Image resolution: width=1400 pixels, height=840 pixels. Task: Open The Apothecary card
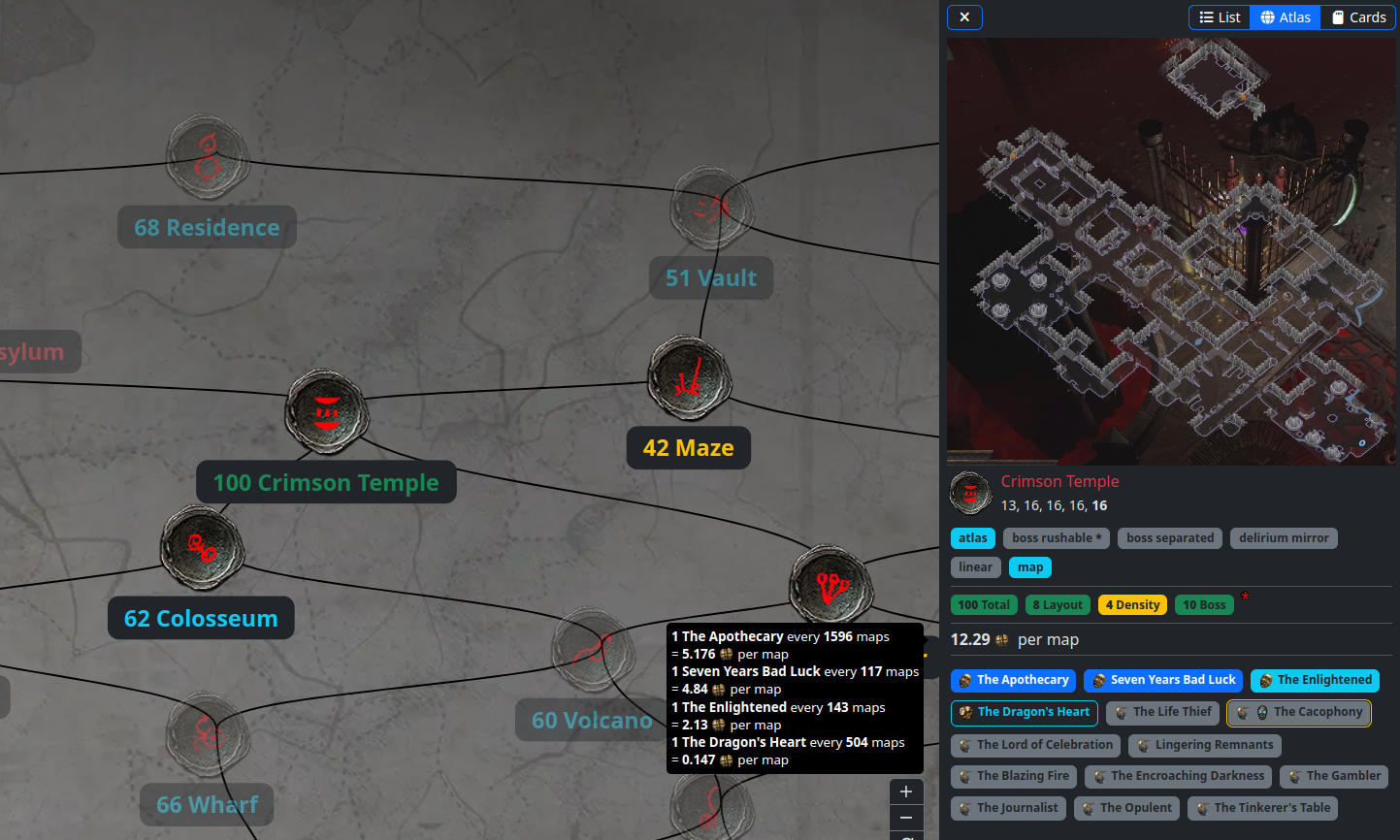[1013, 681]
